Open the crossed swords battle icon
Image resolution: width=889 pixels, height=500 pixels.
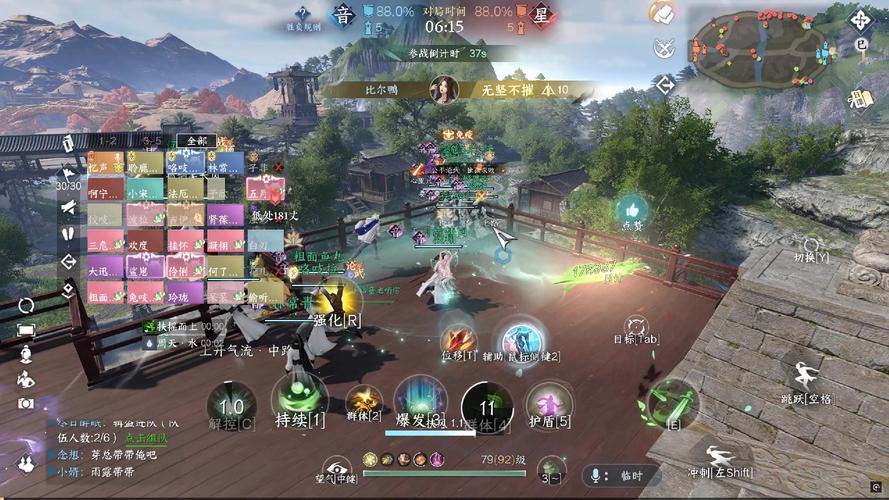coord(663,47)
